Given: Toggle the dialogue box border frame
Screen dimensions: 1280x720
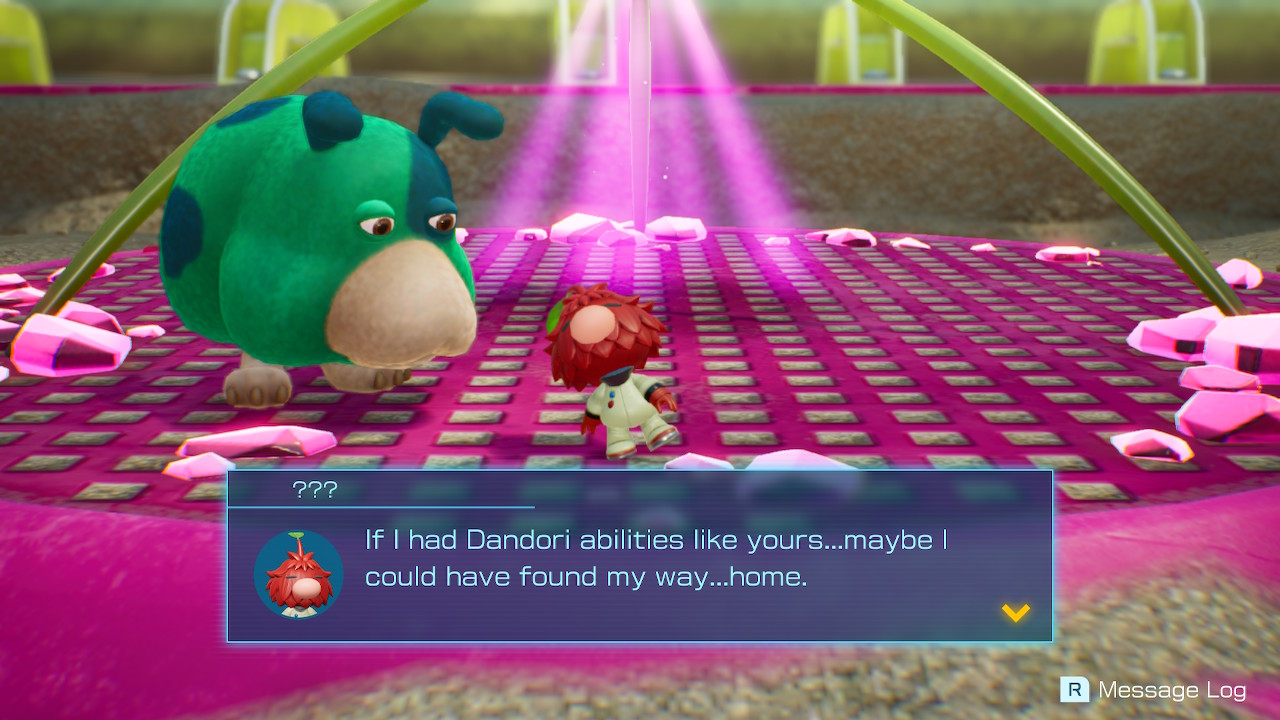Looking at the screenshot, I should pyautogui.click(x=640, y=471).
